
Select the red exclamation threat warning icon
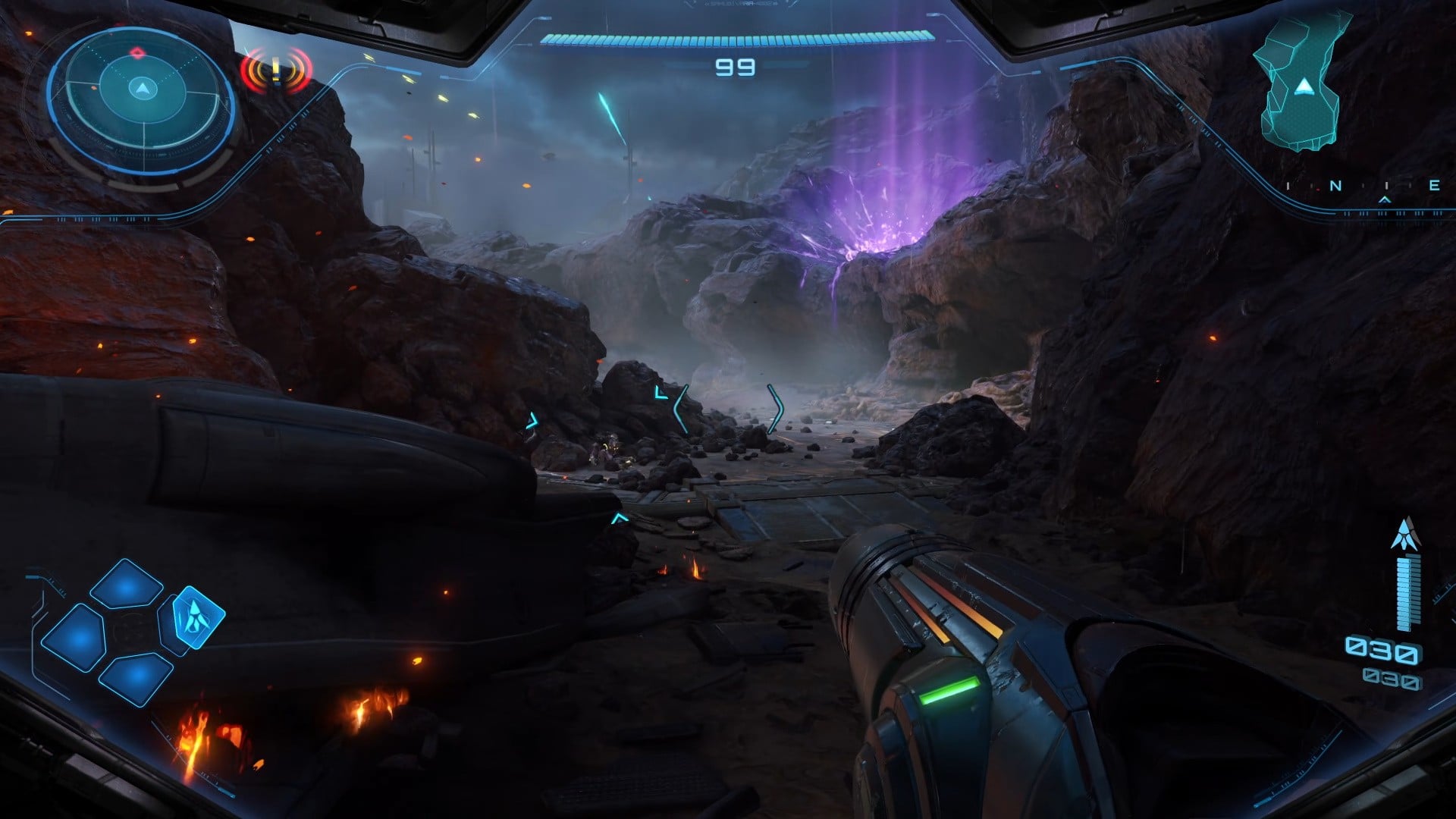coord(276,71)
